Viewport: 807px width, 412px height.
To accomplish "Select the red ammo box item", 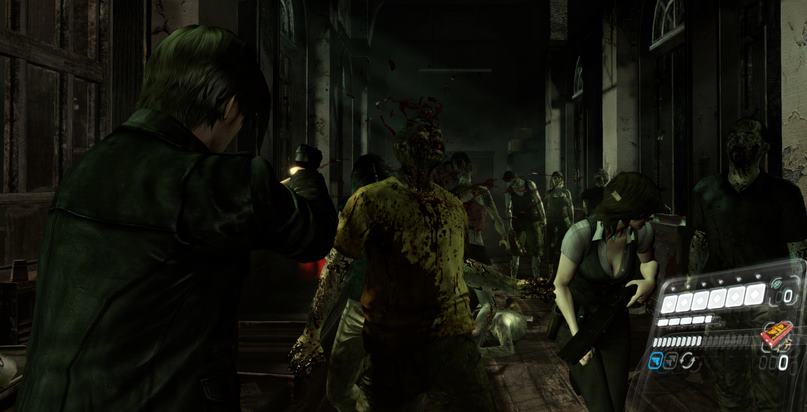I will tap(776, 332).
